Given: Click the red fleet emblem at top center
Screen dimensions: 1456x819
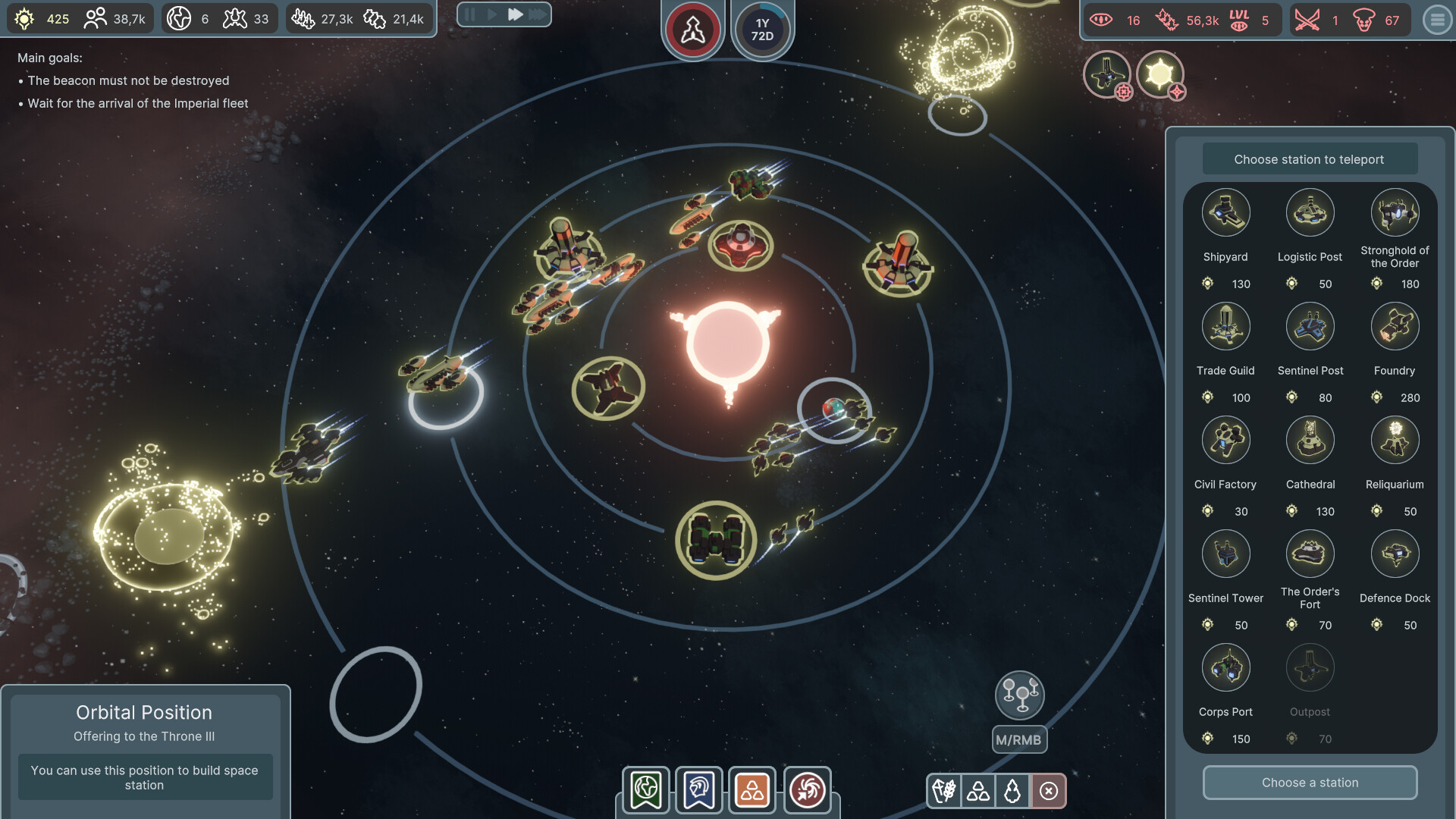Looking at the screenshot, I should click(x=692, y=30).
